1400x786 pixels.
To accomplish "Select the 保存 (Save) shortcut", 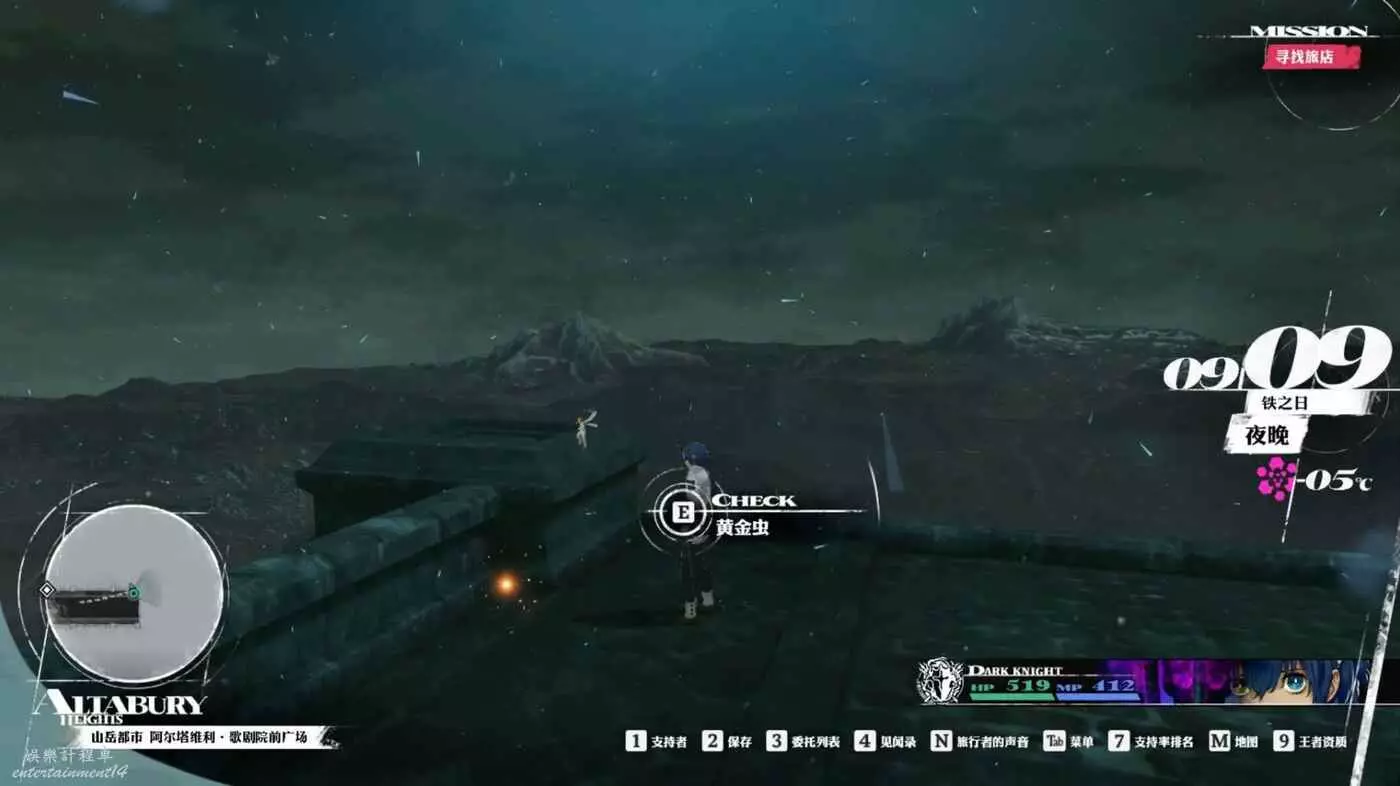I will click(x=727, y=741).
